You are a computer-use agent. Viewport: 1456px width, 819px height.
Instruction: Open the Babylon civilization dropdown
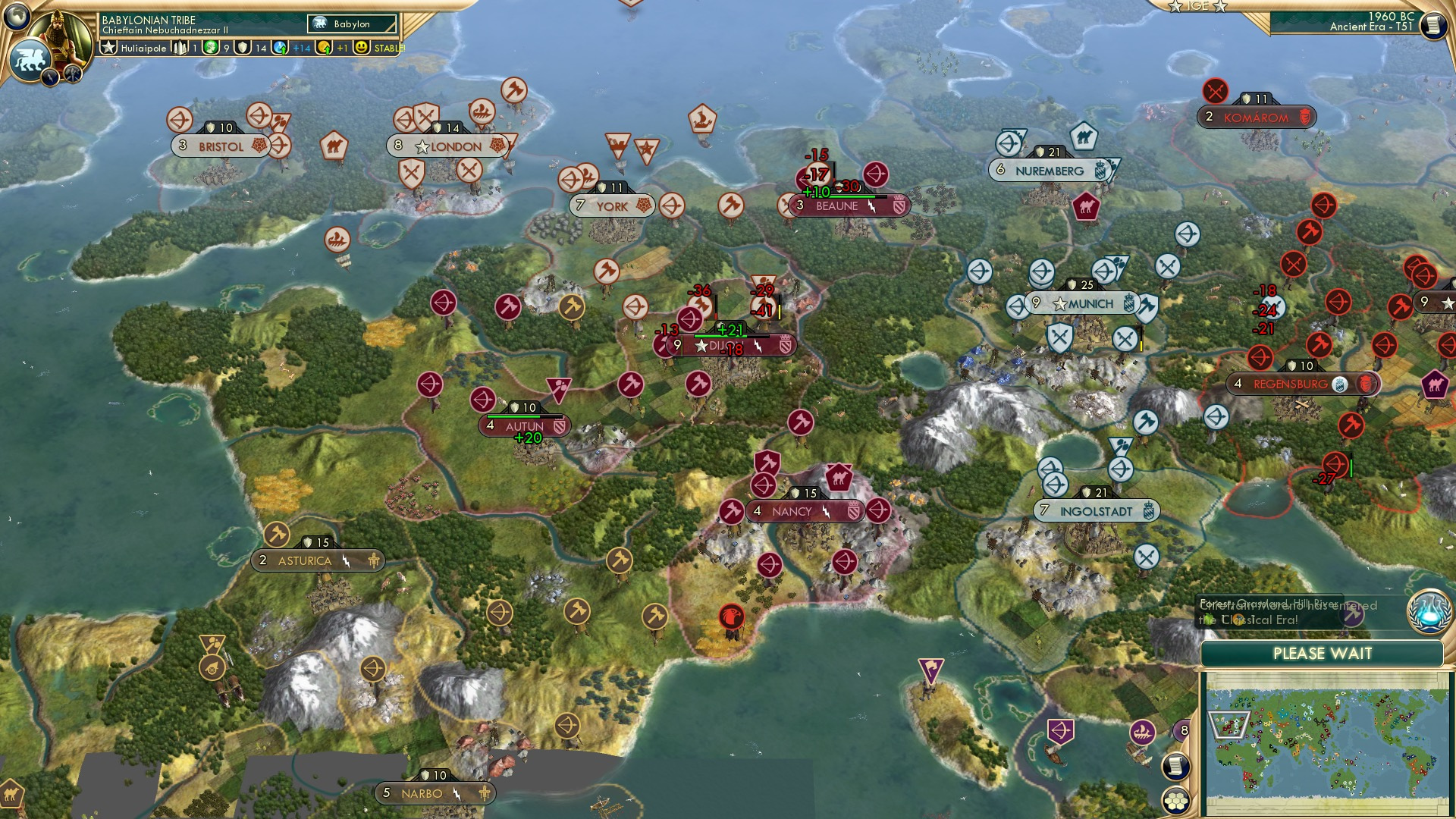point(351,24)
